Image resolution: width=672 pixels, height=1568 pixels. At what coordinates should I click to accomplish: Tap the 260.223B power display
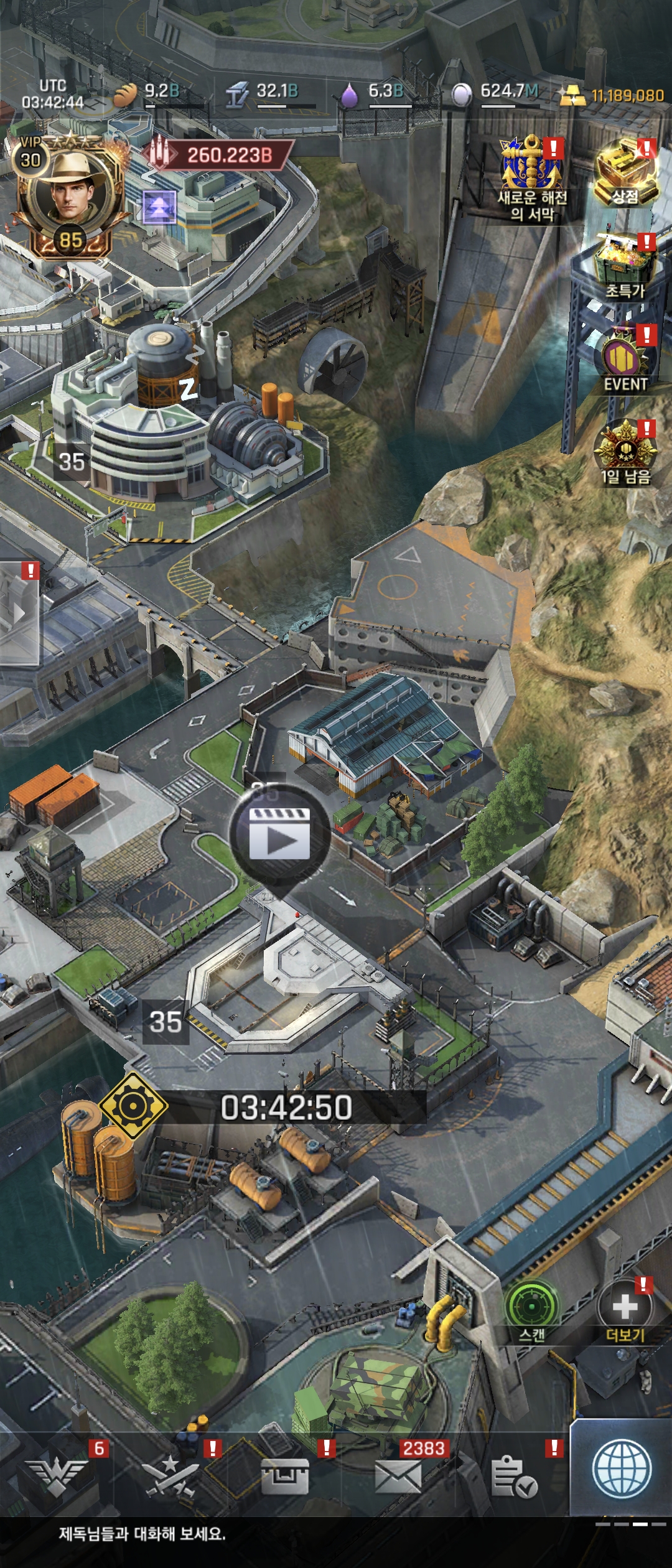(x=219, y=155)
